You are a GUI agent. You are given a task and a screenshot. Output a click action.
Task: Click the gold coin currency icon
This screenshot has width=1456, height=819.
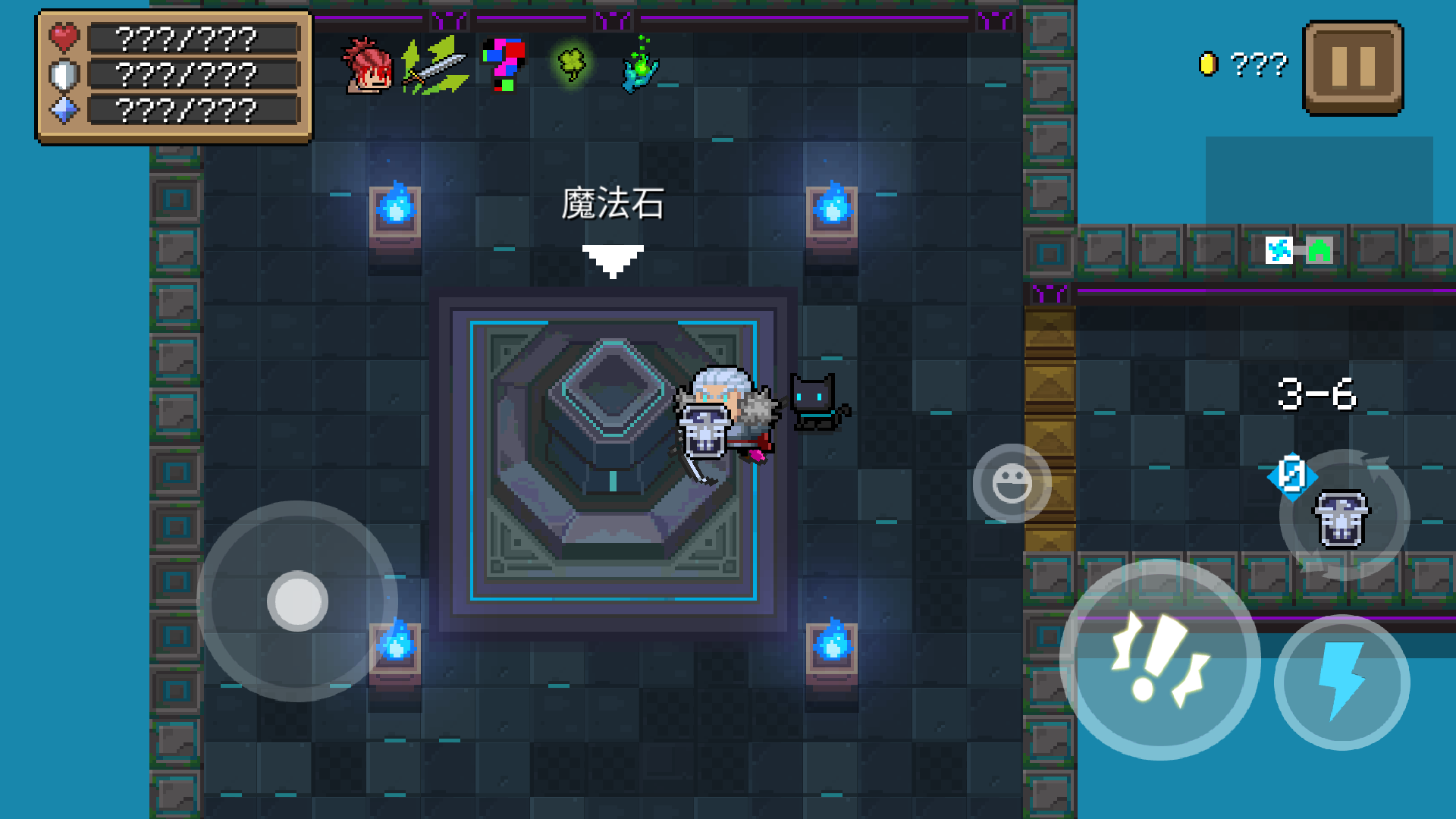pos(1210,63)
